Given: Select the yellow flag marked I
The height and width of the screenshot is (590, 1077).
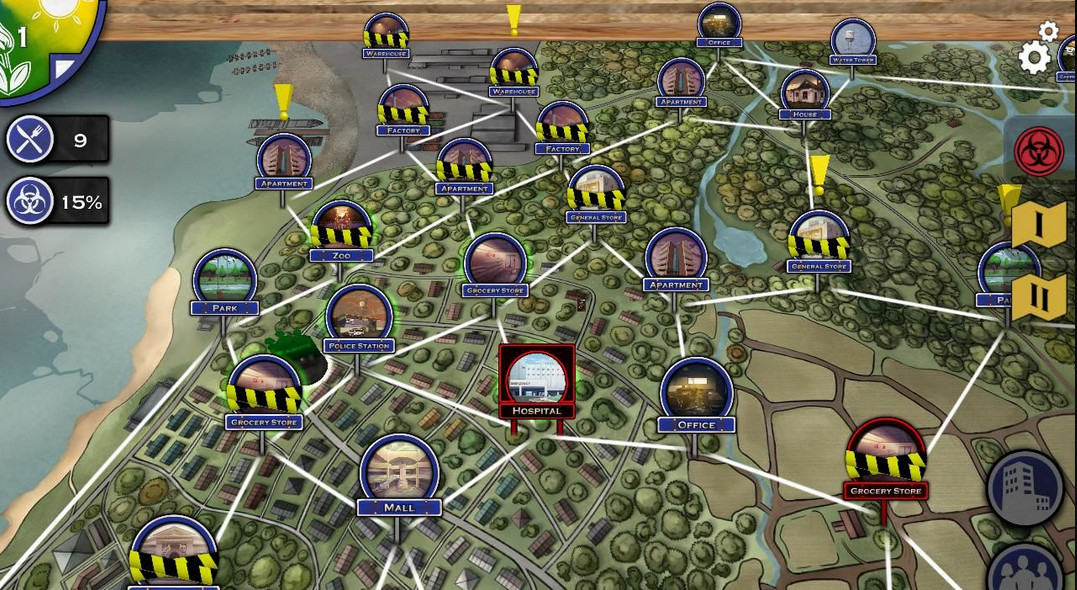Looking at the screenshot, I should coord(1038,225).
